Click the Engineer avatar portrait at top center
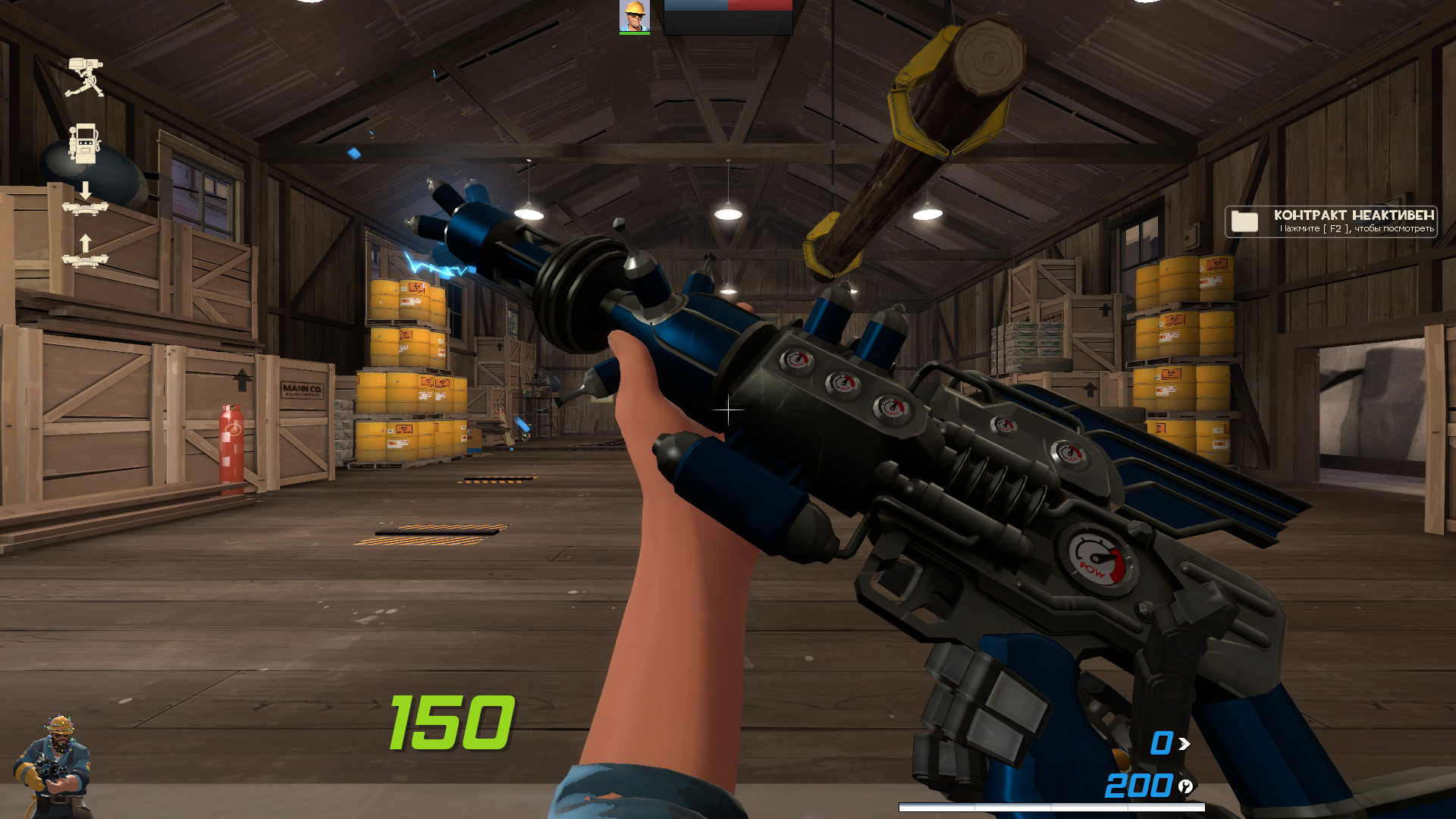This screenshot has height=819, width=1456. tap(634, 15)
